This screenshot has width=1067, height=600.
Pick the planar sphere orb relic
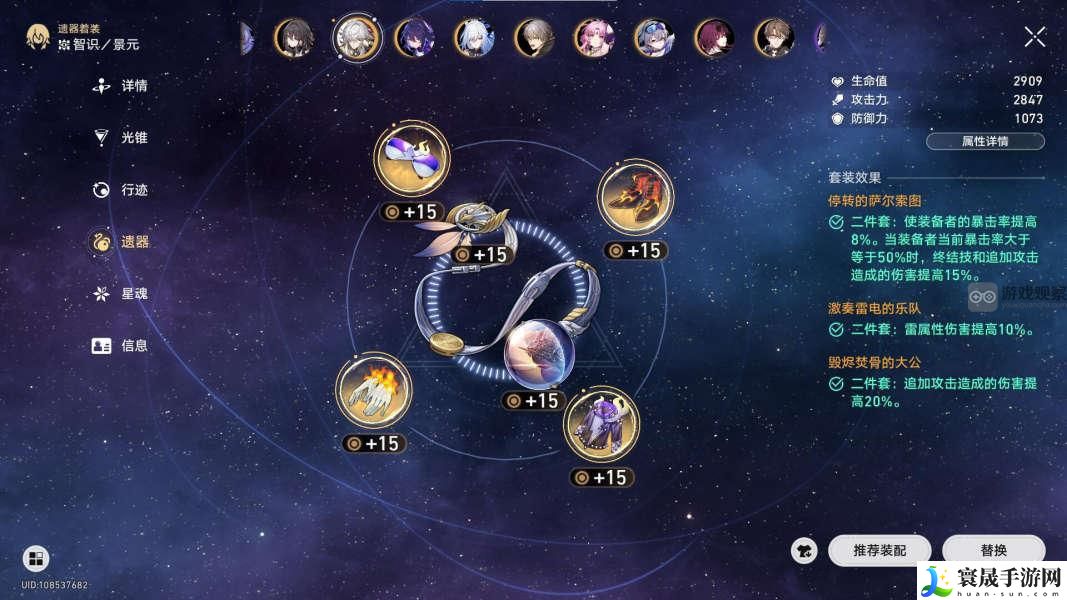(x=538, y=354)
